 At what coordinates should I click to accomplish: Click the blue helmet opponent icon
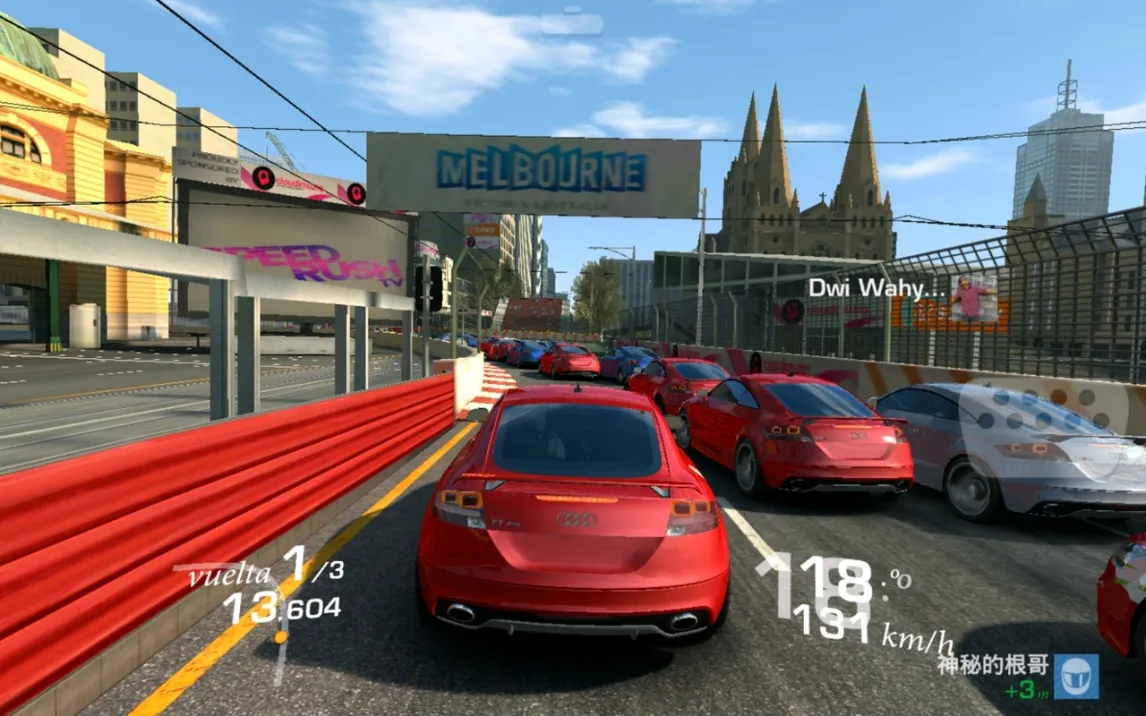click(x=1075, y=676)
